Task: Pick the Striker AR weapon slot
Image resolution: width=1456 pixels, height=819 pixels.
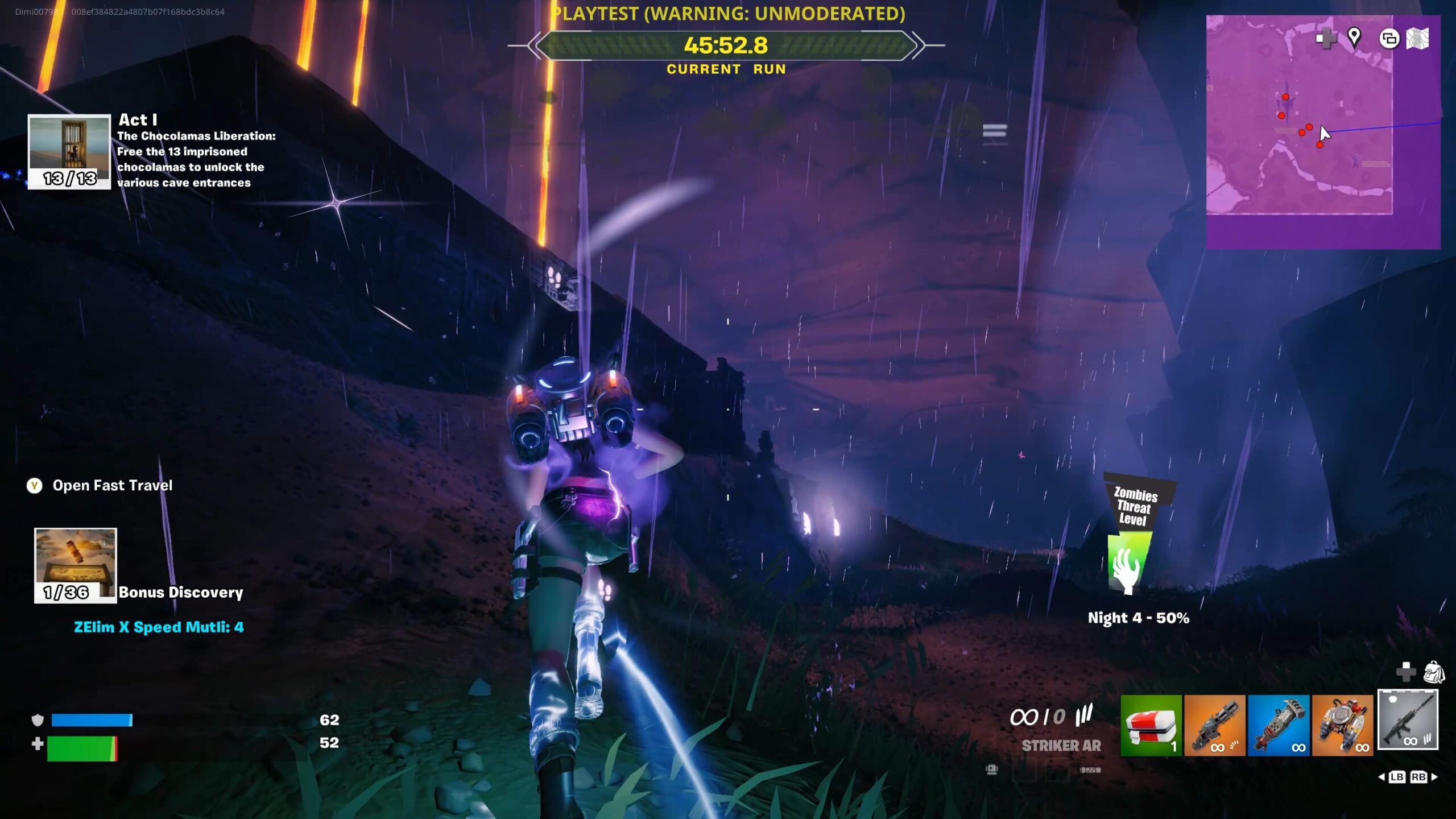Action: (x=1408, y=720)
